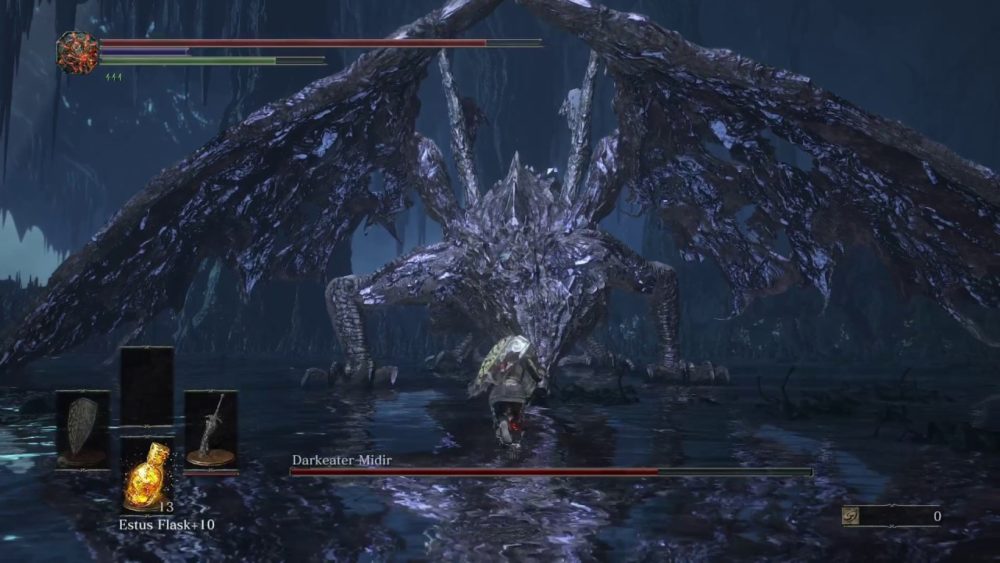Viewport: 1000px width, 563px height.
Task: Use the Estus Flask+10 item slot
Action: (x=146, y=475)
